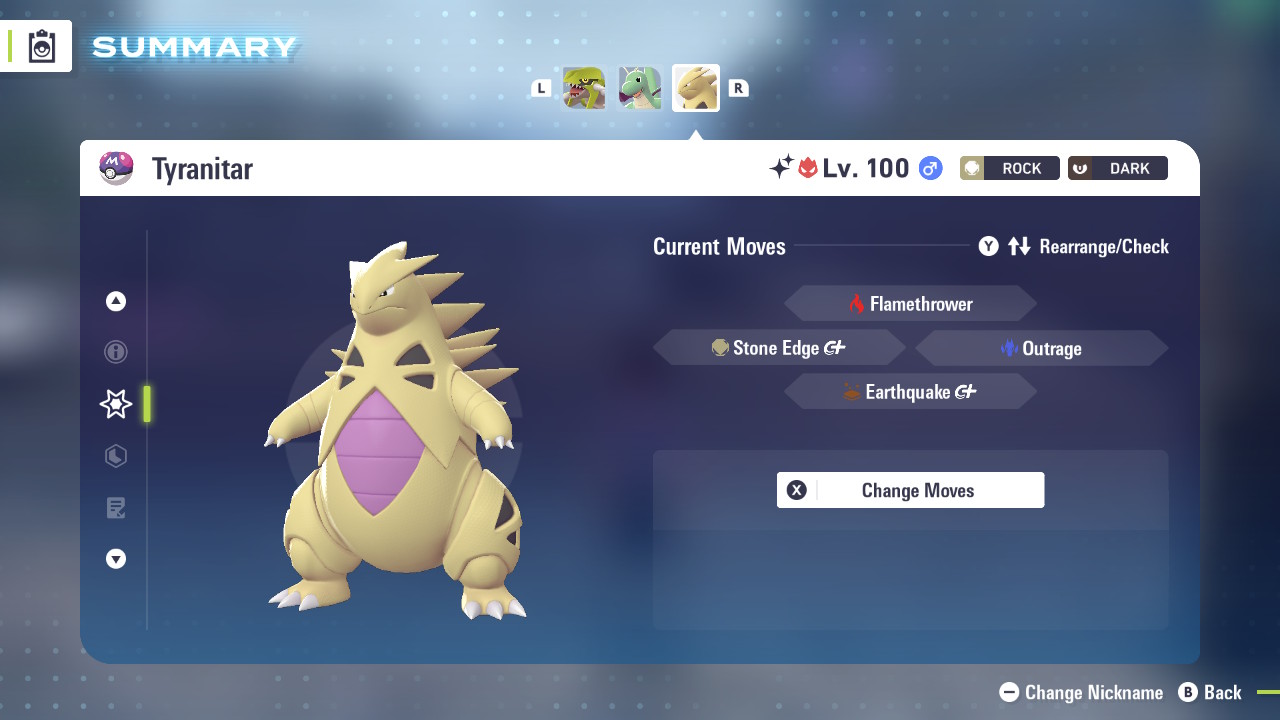Click Back at the bottom-right corner
The width and height of the screenshot is (1280, 720).
(x=1211, y=692)
